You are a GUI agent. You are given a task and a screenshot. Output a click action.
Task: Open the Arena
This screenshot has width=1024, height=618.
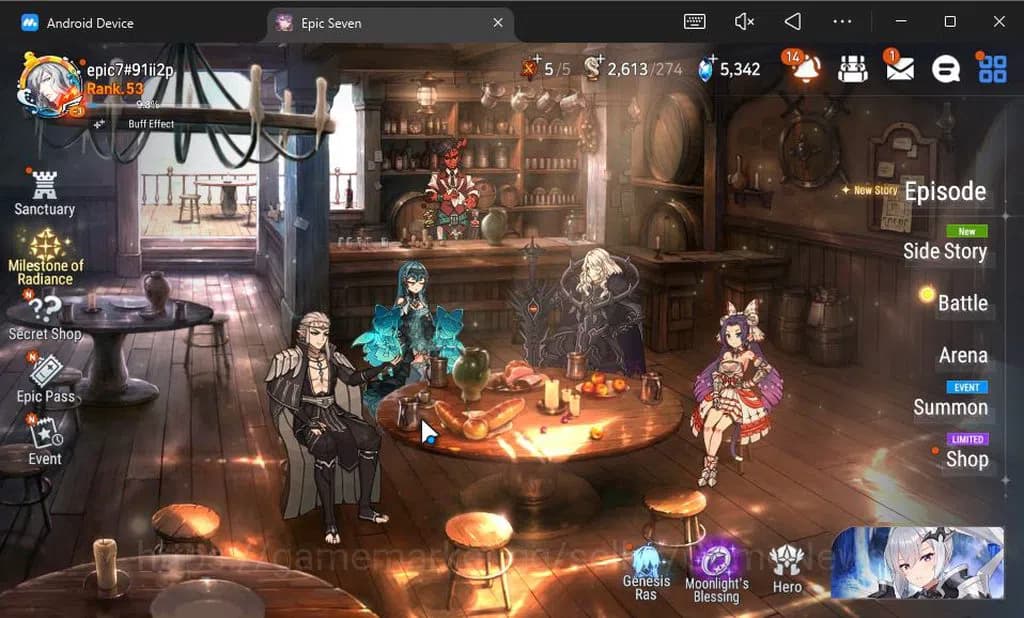[x=962, y=355]
